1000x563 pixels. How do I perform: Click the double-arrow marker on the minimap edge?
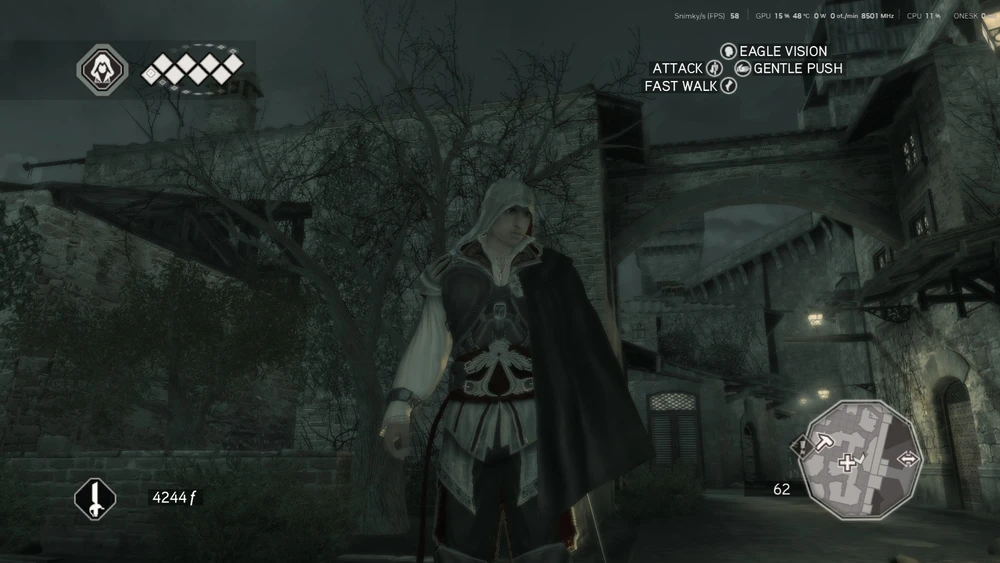click(909, 458)
